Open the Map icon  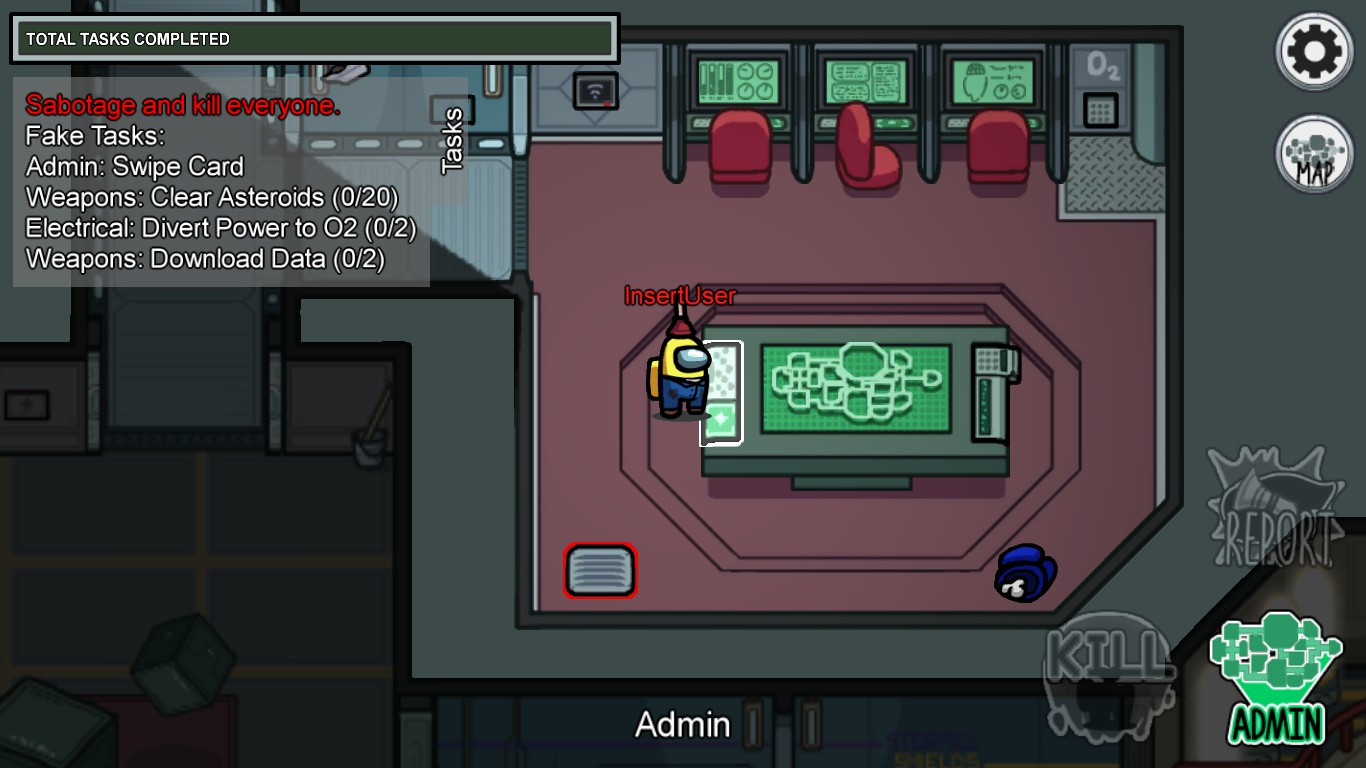pos(1313,152)
